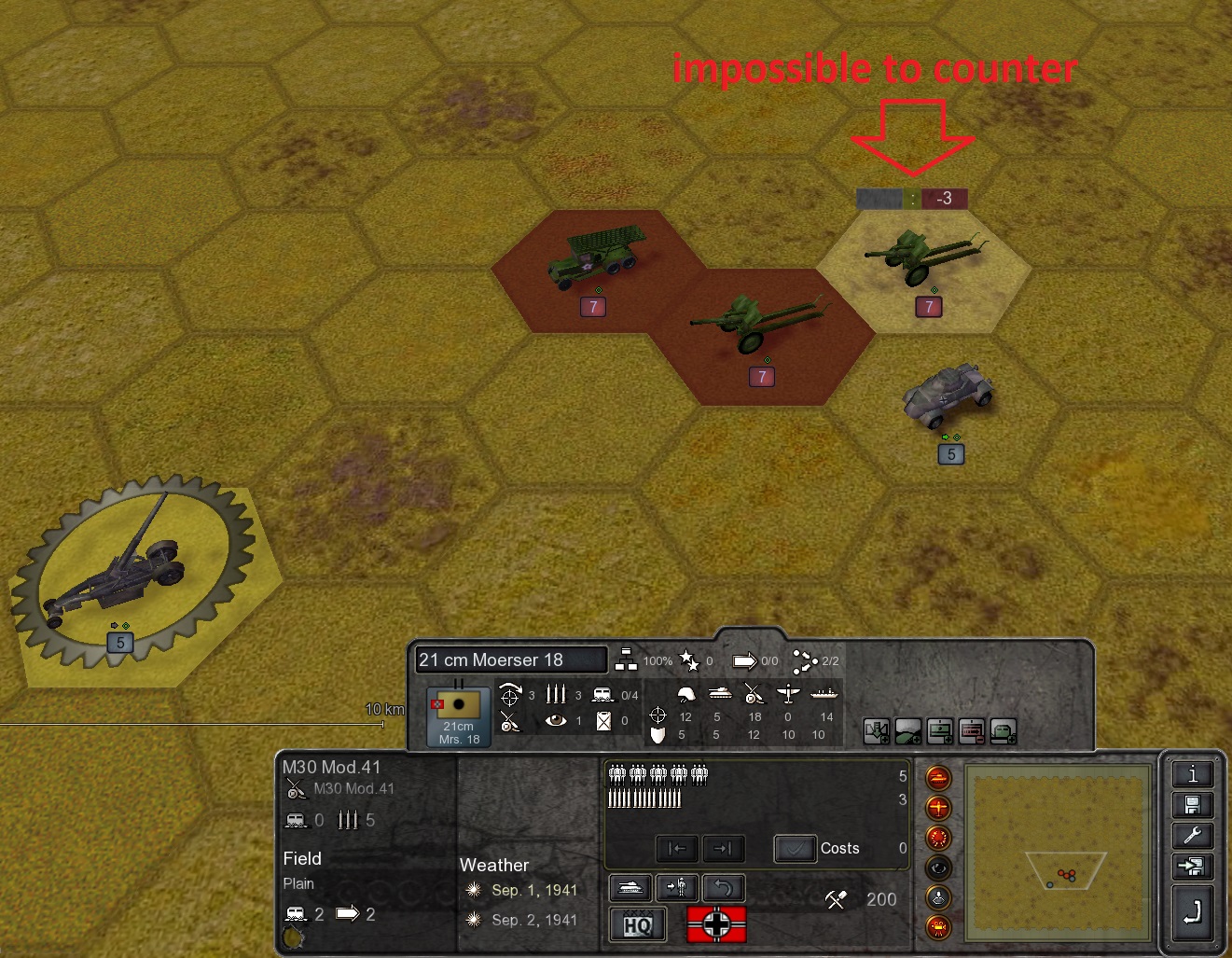1232x958 pixels.
Task: Click the arrow-to-right-bar button
Action: tap(723, 849)
